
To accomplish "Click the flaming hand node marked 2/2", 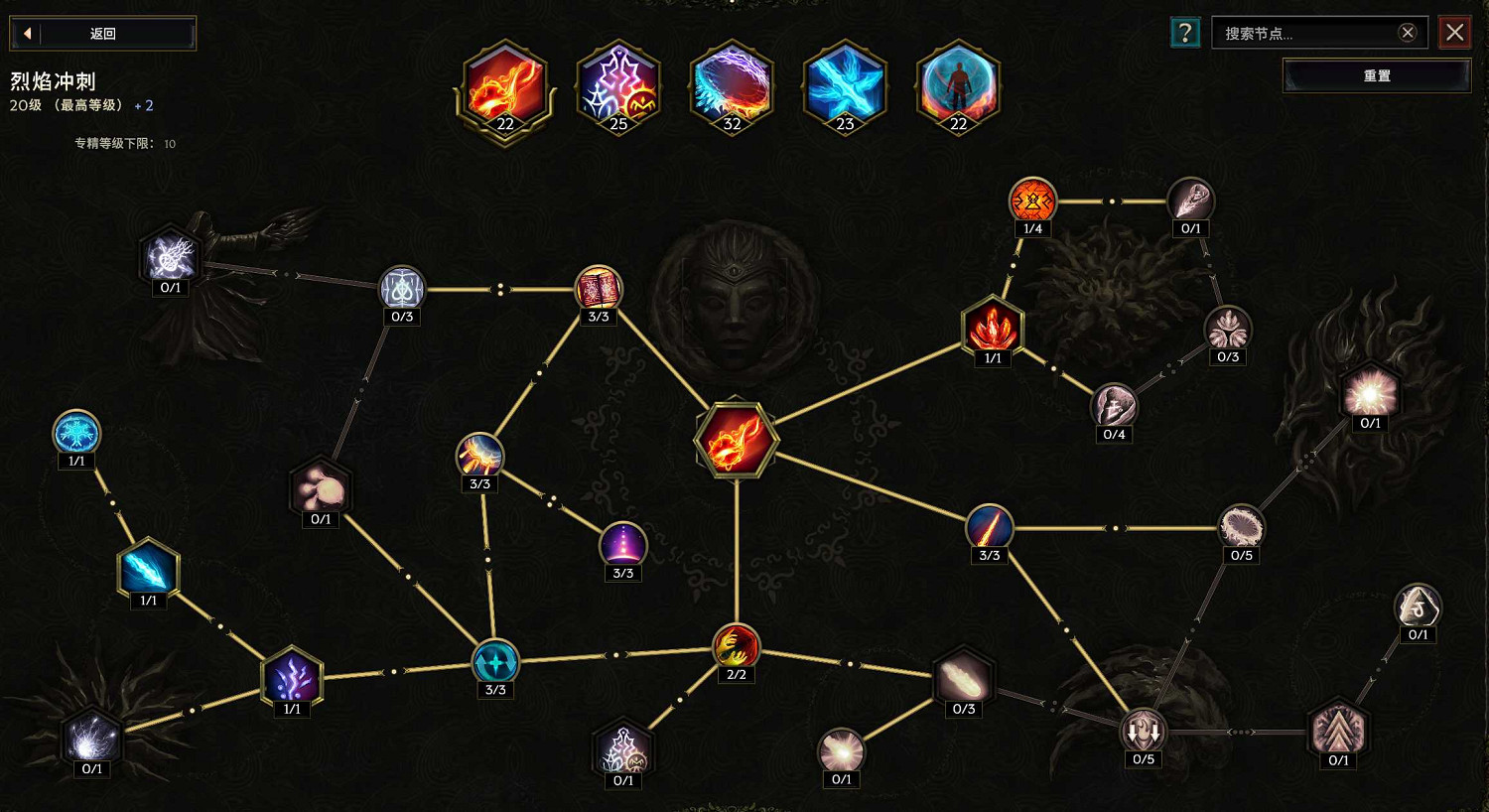I will point(736,647).
